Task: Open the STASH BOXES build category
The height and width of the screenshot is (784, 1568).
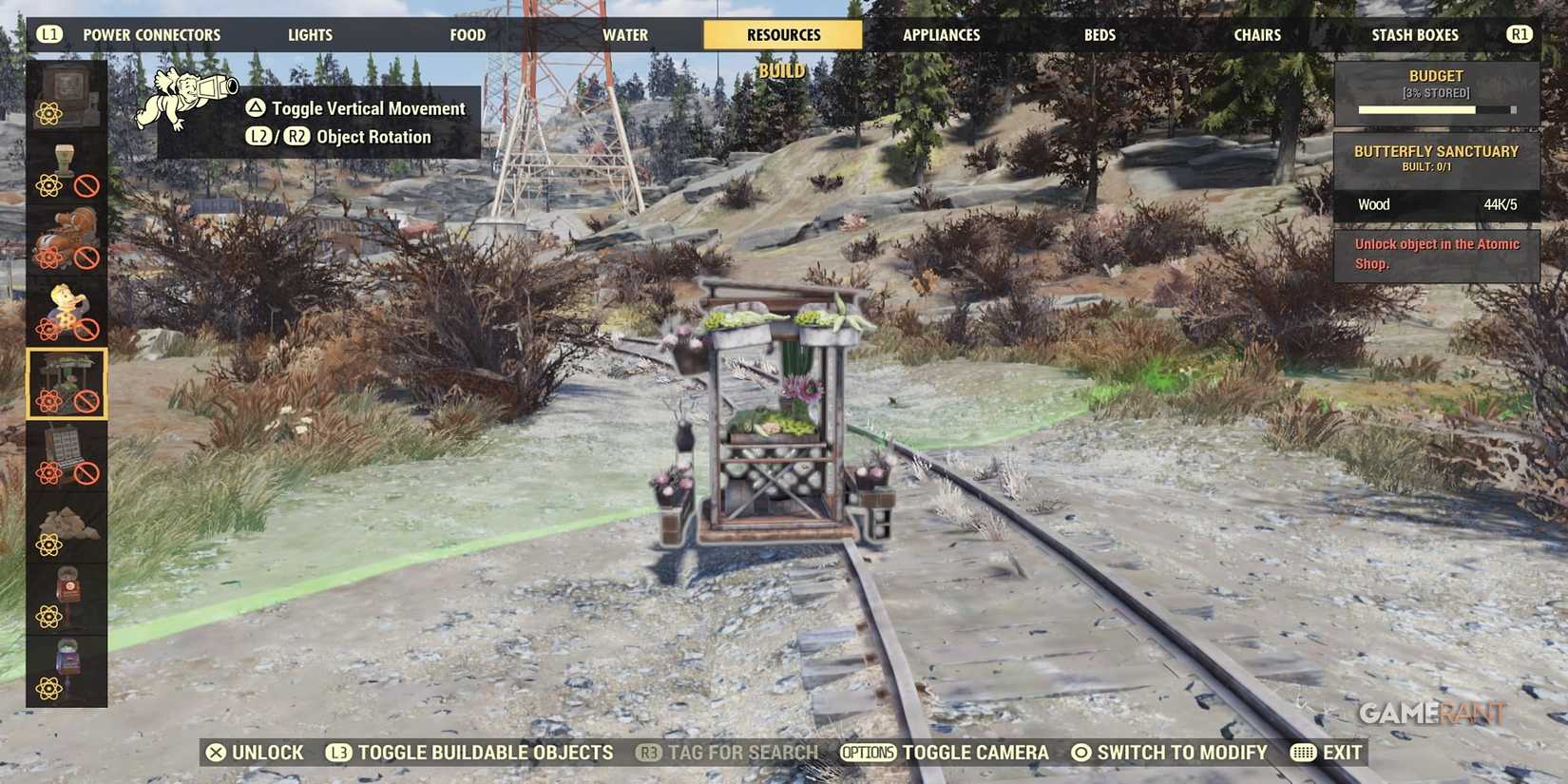Action: (x=1415, y=34)
